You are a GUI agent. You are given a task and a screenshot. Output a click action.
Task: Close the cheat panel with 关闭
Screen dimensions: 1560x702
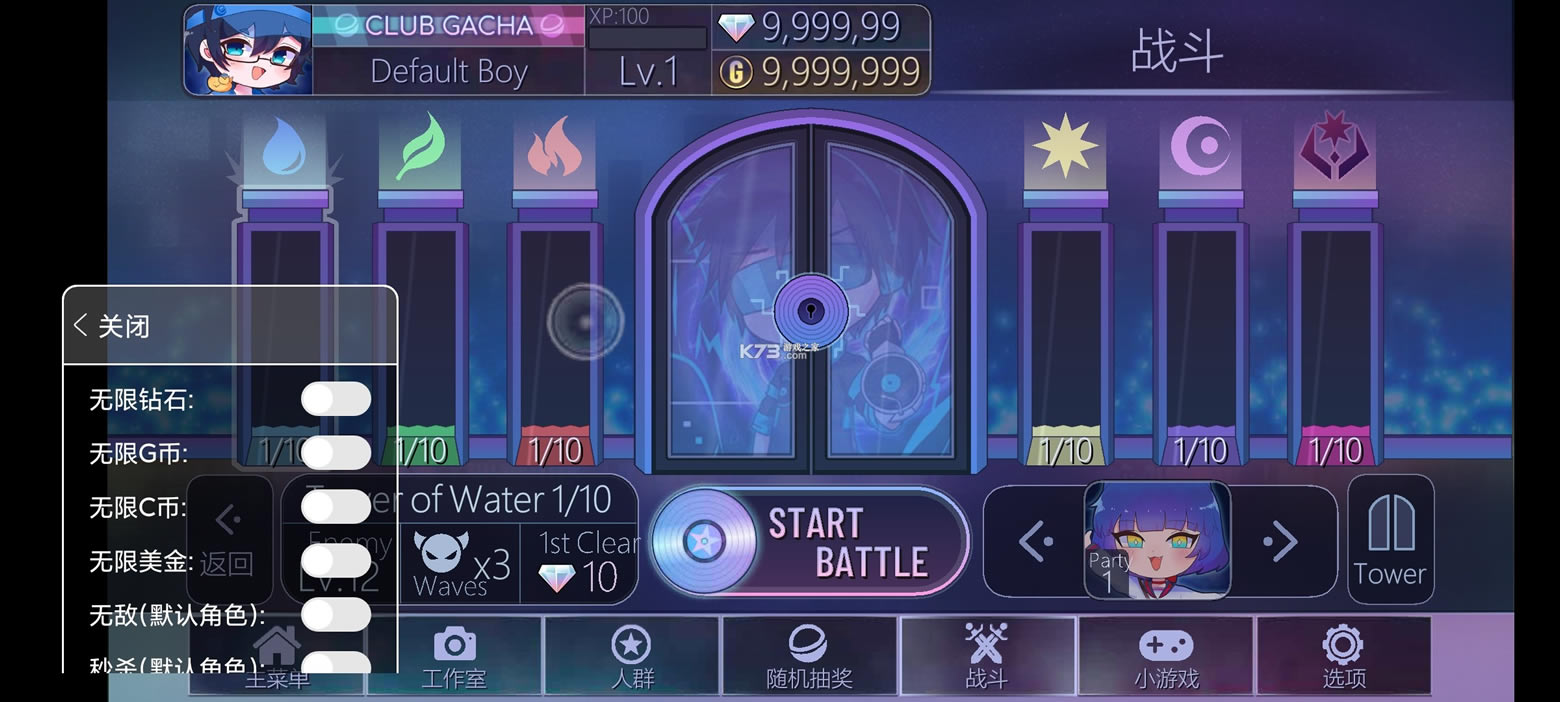(112, 326)
